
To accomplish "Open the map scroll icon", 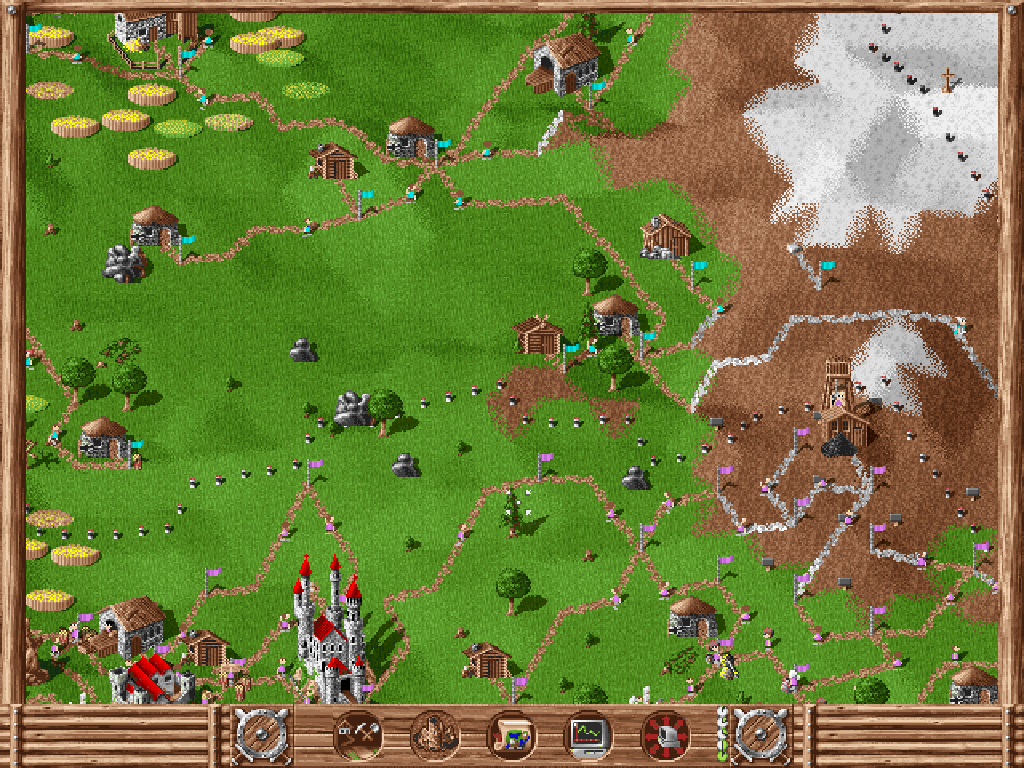I will (x=510, y=736).
